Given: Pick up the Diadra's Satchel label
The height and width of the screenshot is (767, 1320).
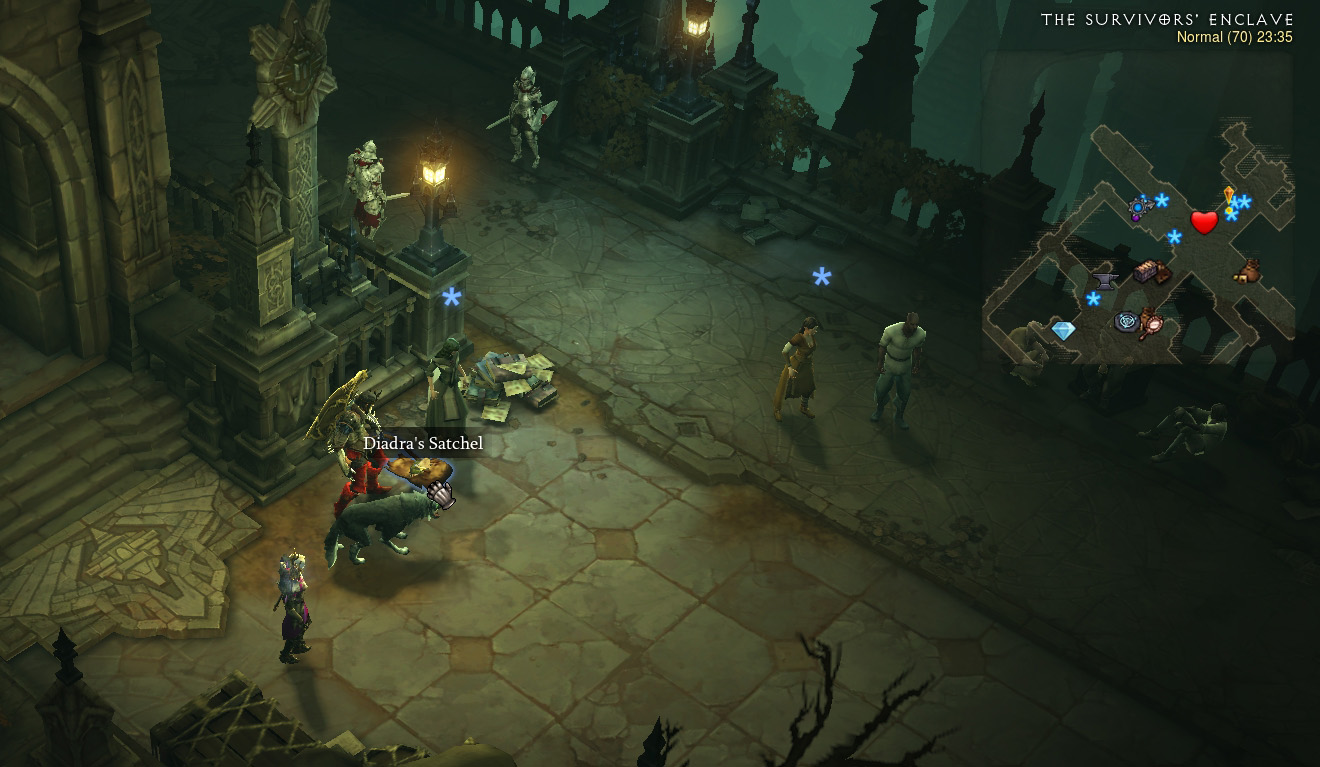Looking at the screenshot, I should [422, 443].
